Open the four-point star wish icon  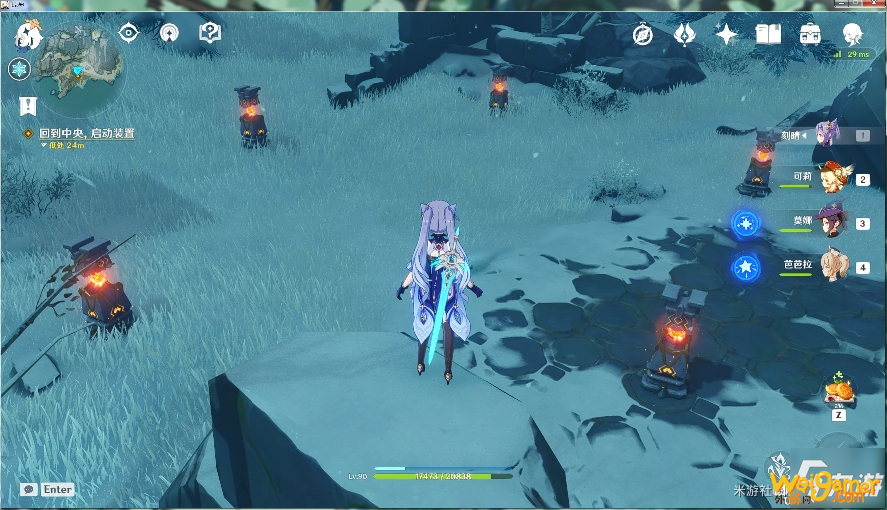click(x=726, y=34)
